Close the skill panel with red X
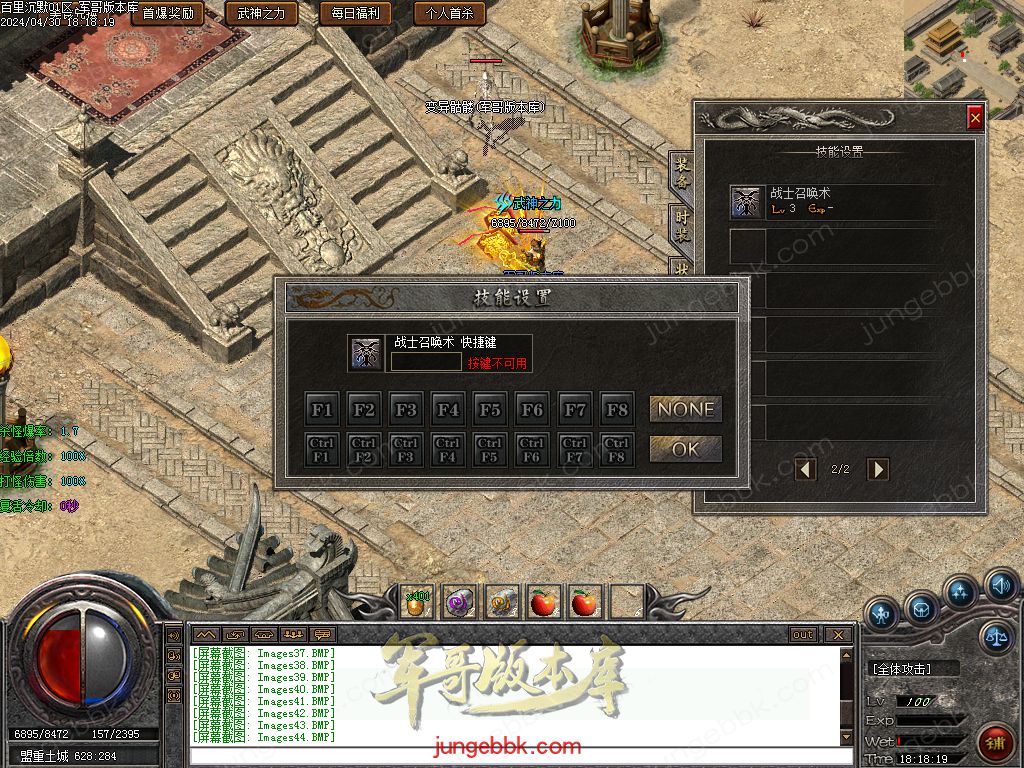This screenshot has width=1024, height=768. [975, 118]
